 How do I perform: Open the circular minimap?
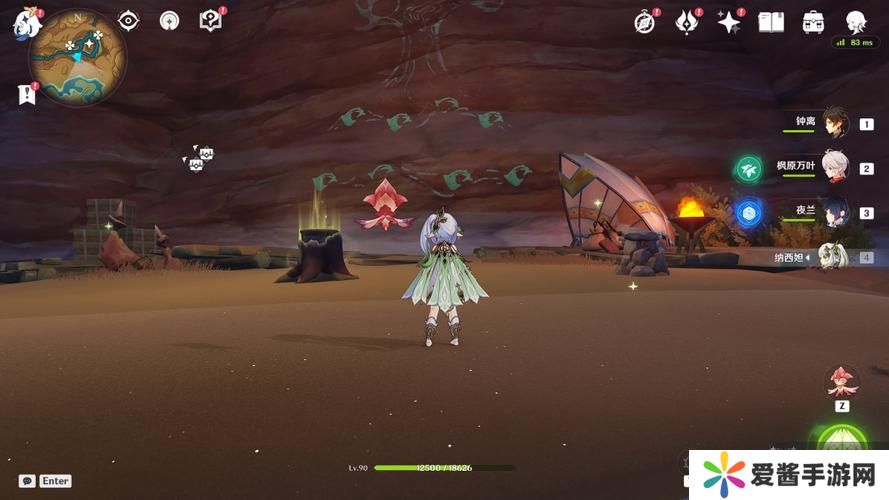(78, 57)
